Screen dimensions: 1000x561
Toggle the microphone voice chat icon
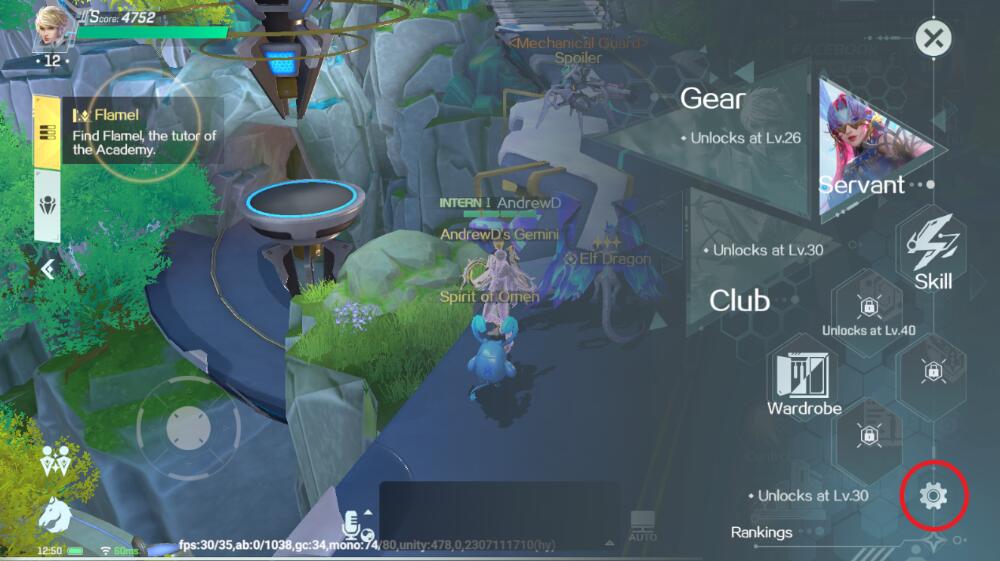[353, 523]
